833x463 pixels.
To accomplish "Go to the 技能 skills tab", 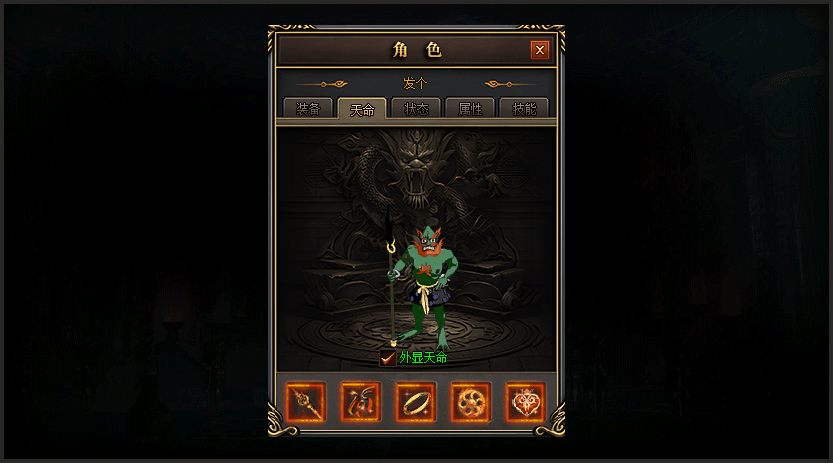I will pos(524,109).
